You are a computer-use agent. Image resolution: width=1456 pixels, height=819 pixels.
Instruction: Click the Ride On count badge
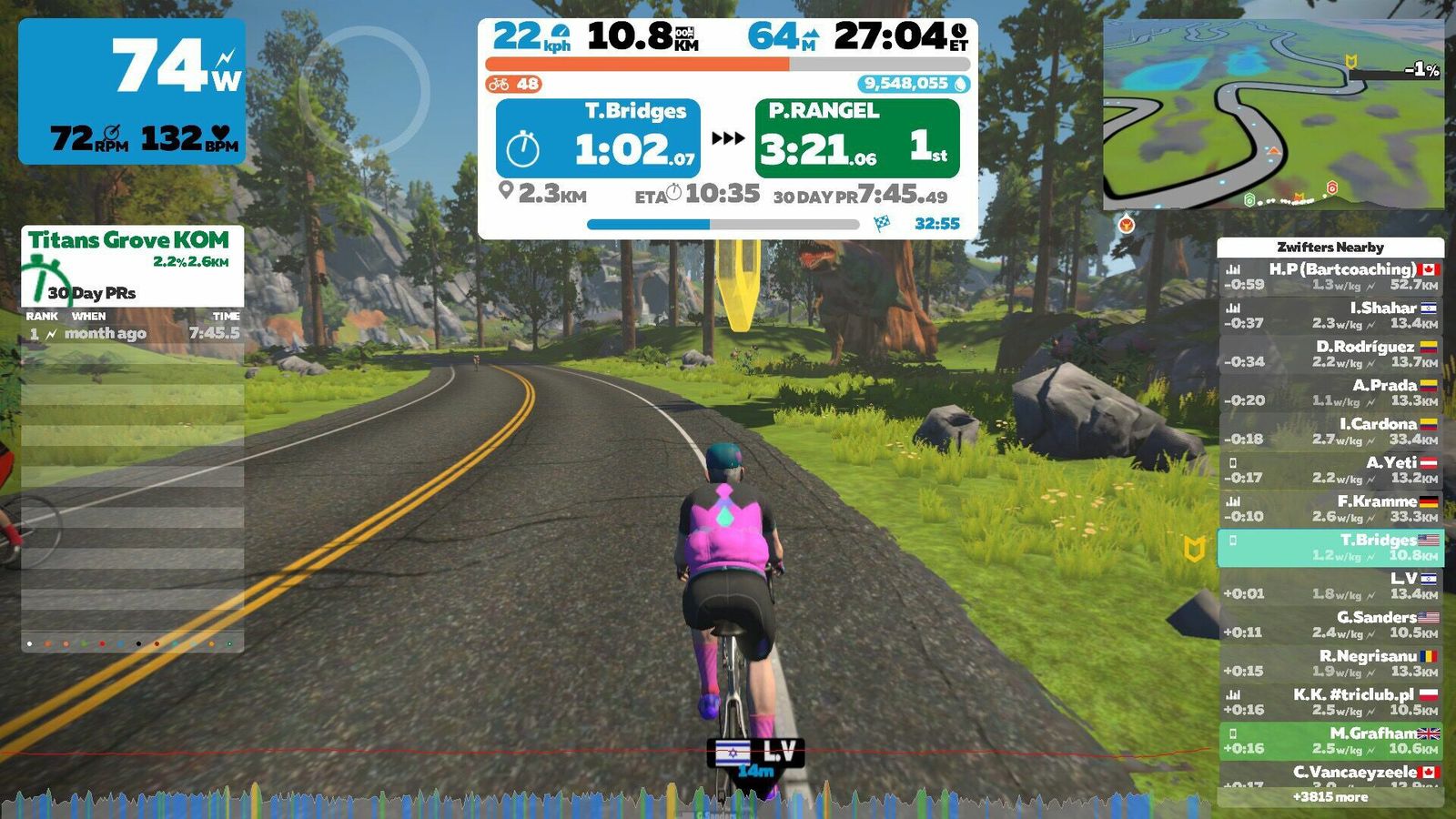click(x=514, y=85)
